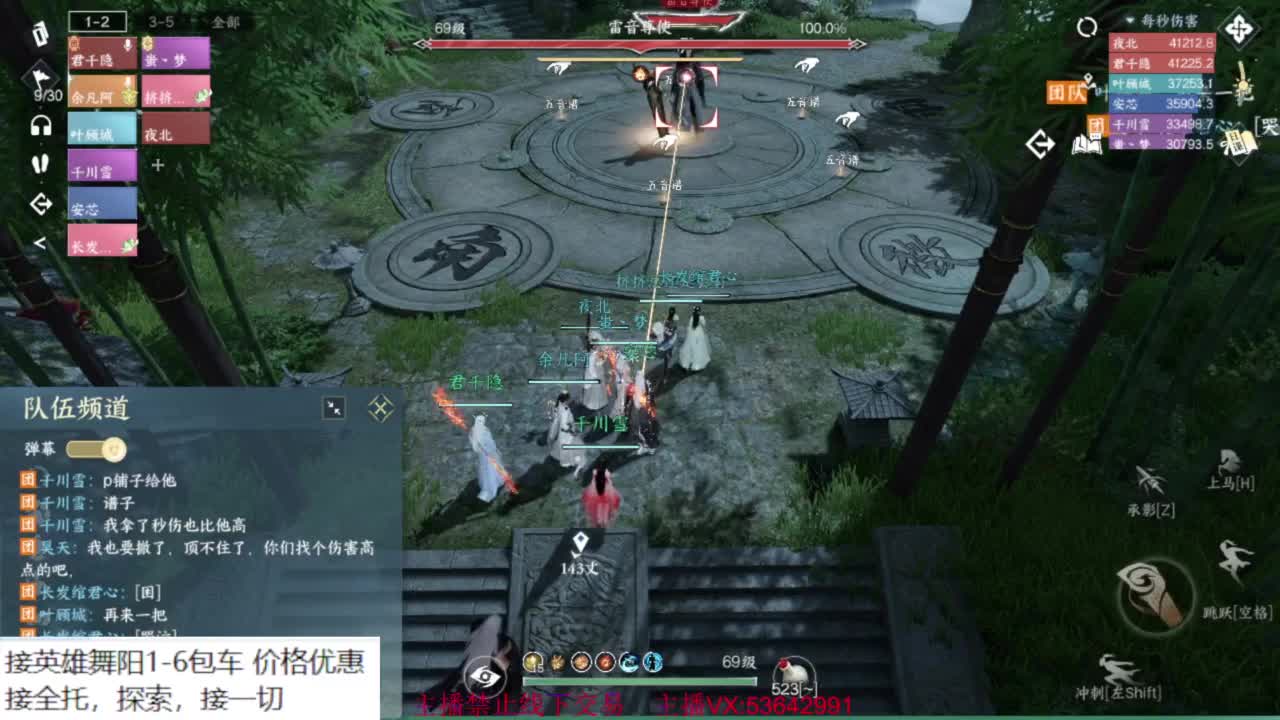The height and width of the screenshot is (720, 1280).
Task: Toggle the mic icon on 余凡阿's card
Action: tap(129, 81)
